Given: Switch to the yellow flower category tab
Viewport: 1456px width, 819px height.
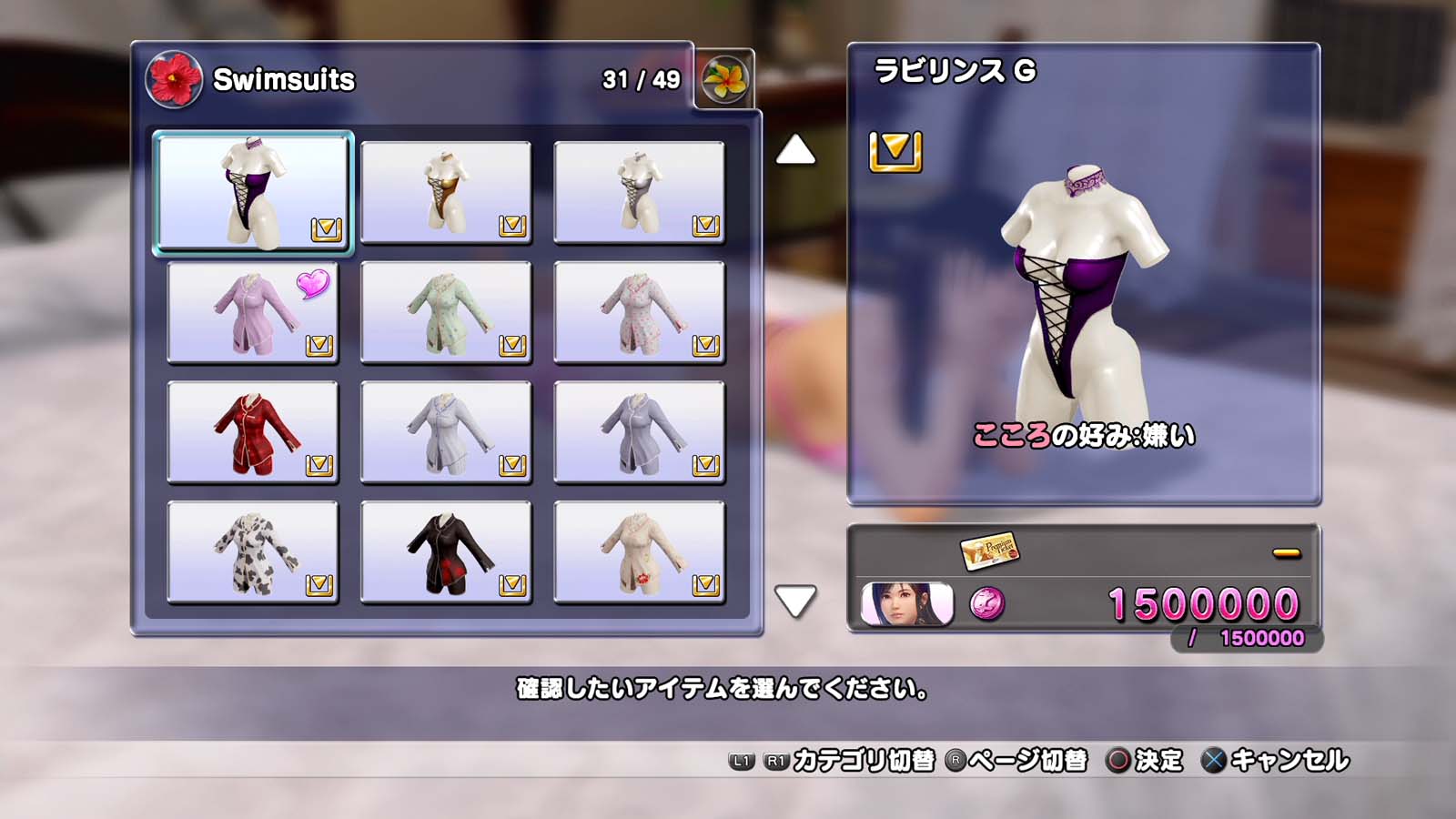Looking at the screenshot, I should (724, 79).
